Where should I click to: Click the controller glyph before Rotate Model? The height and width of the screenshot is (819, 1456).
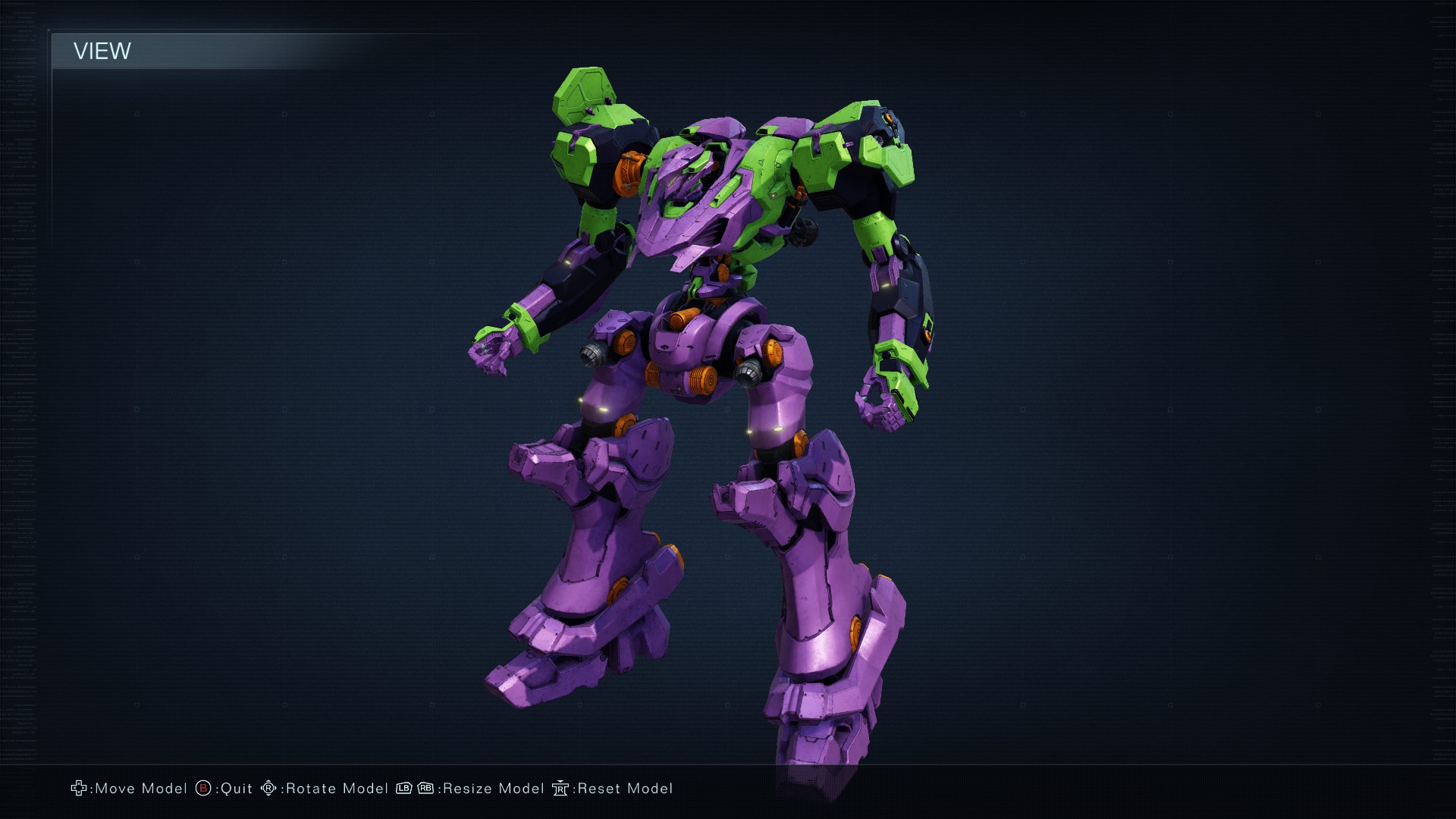click(267, 789)
